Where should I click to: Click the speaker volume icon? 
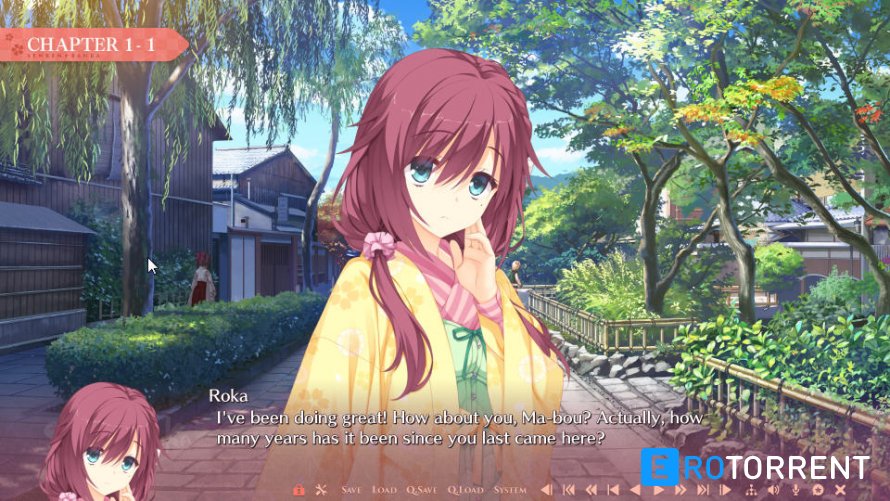pos(773,490)
